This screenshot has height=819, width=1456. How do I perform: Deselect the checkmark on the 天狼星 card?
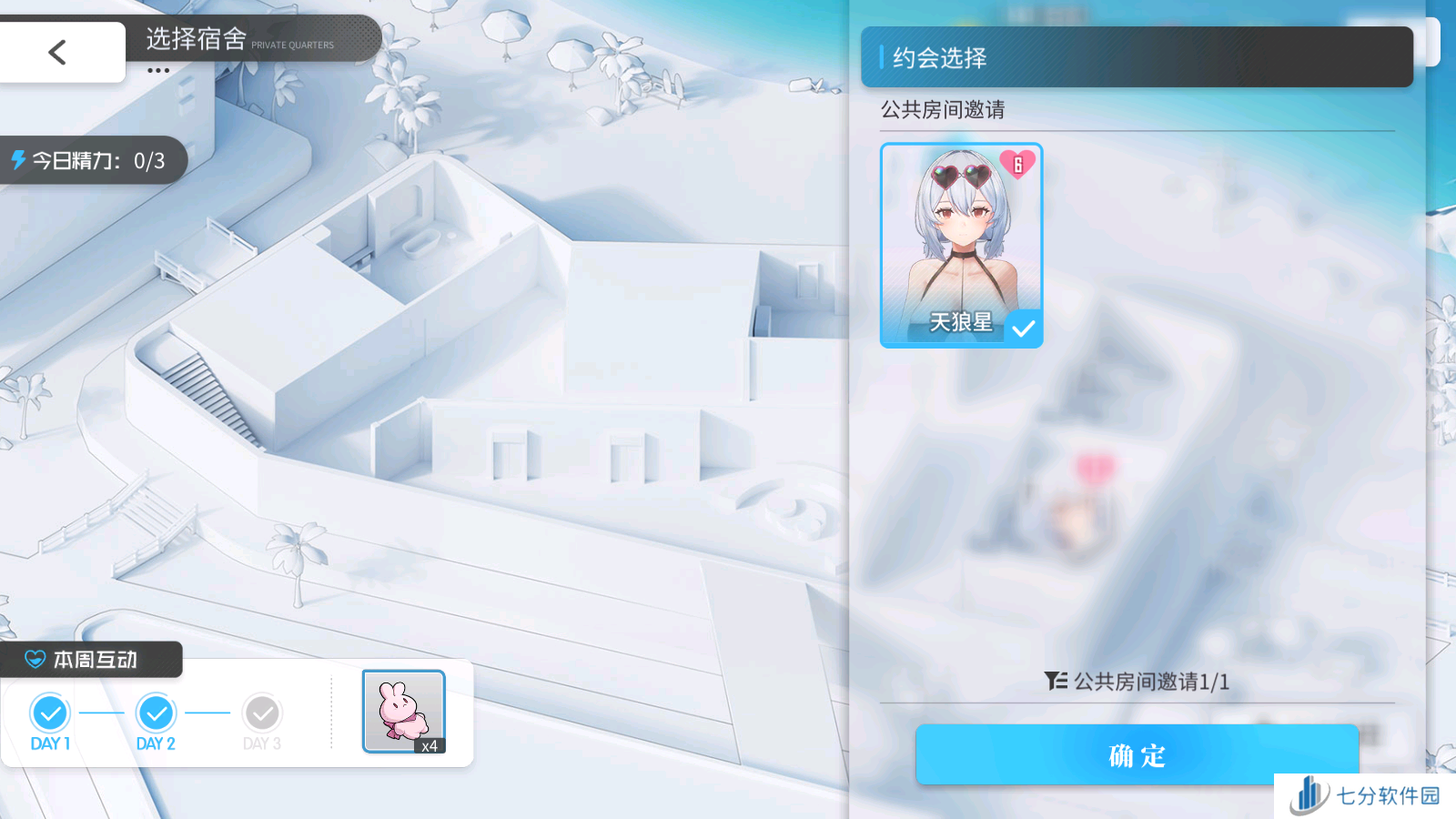pyautogui.click(x=1025, y=326)
